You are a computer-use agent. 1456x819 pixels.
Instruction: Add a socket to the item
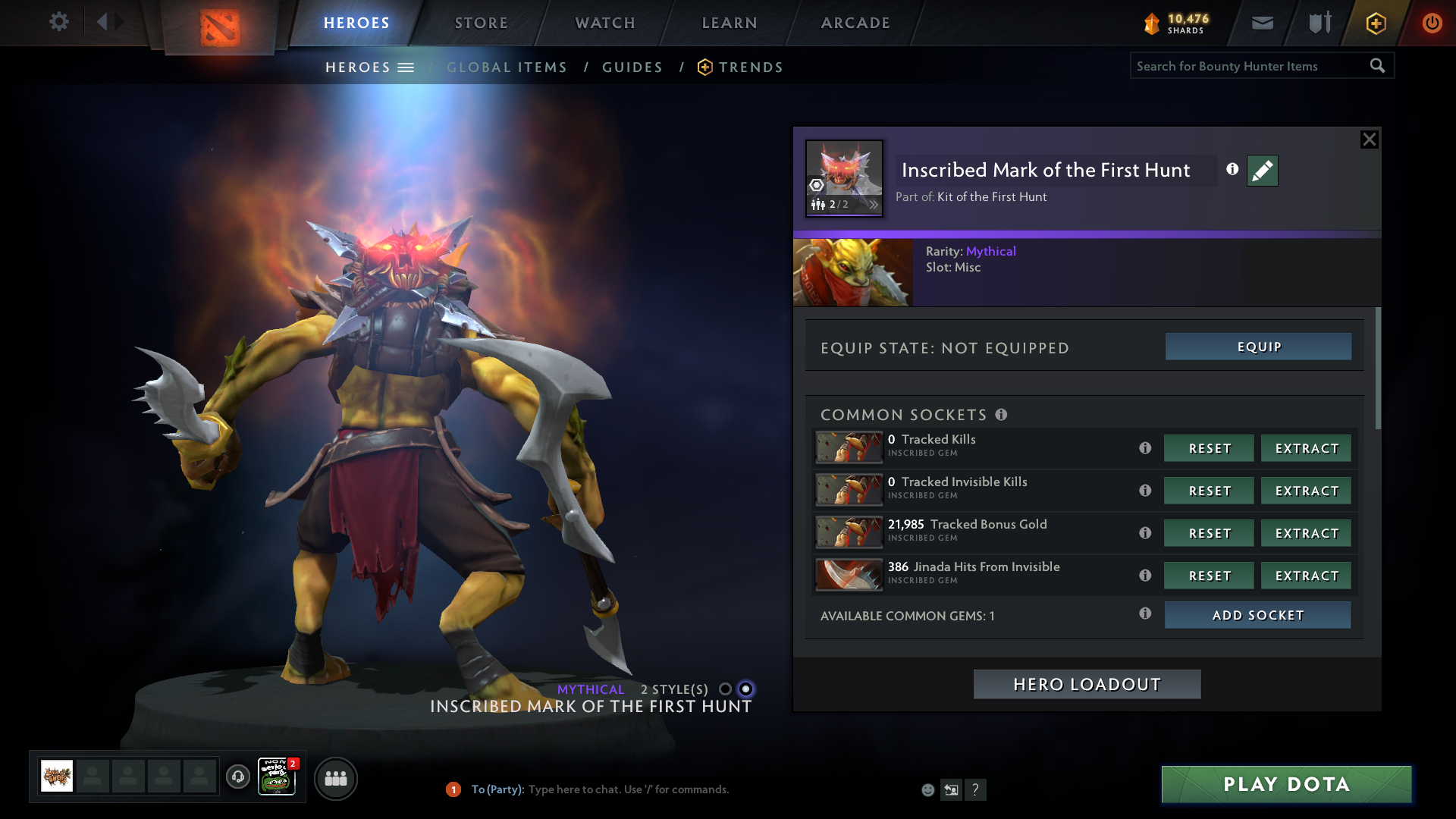point(1257,615)
